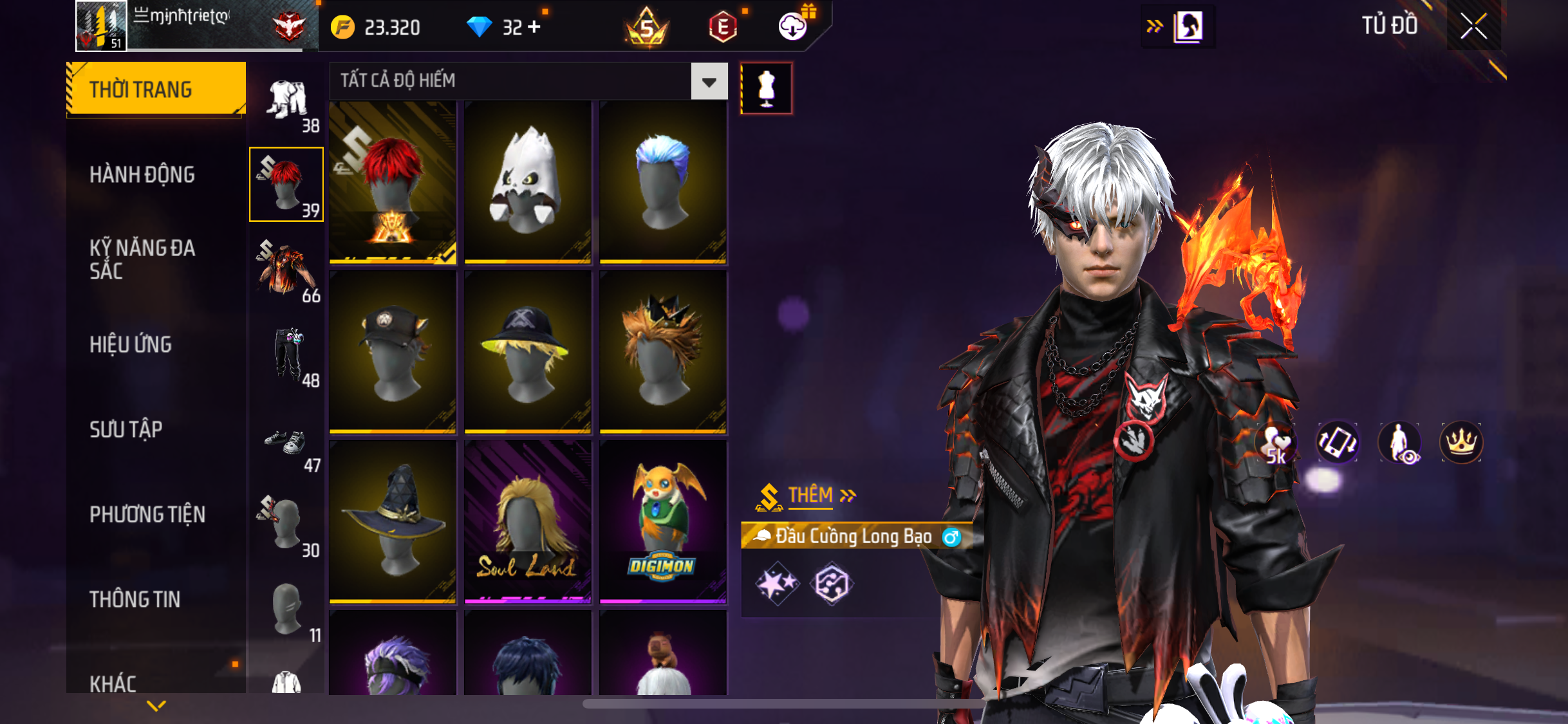This screenshot has width=1568, height=724.
Task: Open the Tất Cả Độ Hiếm rarity dropdown
Action: (709, 82)
